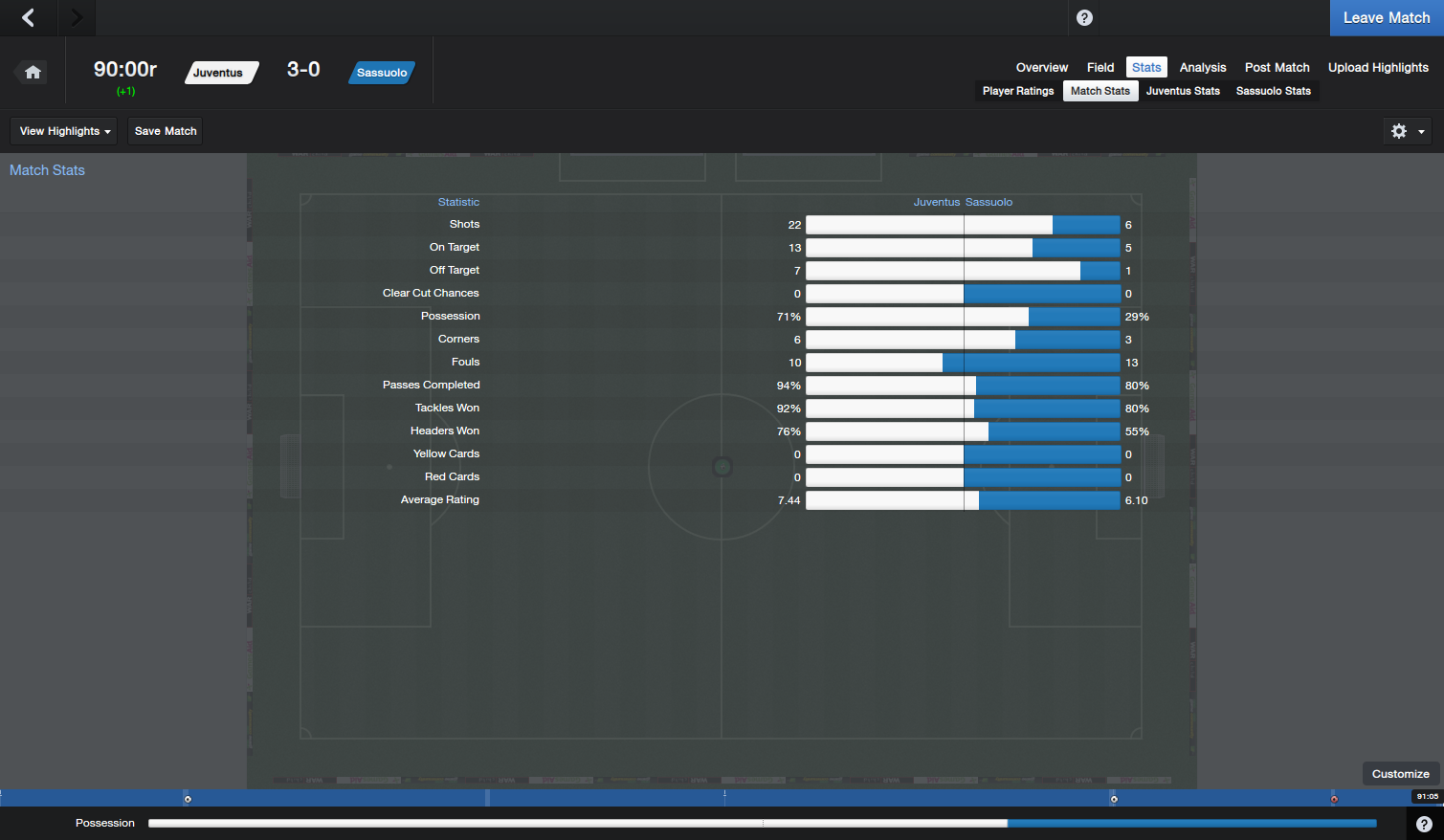This screenshot has height=840, width=1444.
Task: Open the Post Match tab
Action: [1277, 67]
